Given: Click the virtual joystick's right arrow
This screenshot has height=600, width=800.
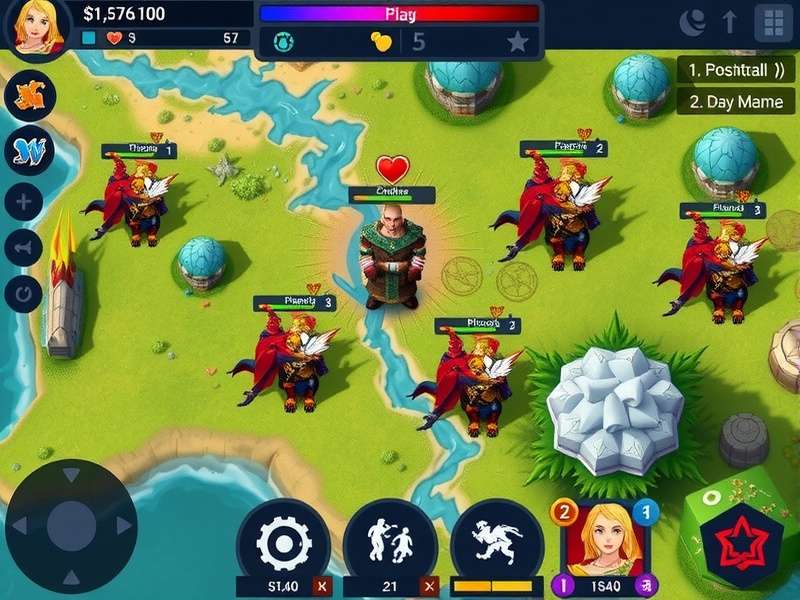Looking at the screenshot, I should (124, 525).
